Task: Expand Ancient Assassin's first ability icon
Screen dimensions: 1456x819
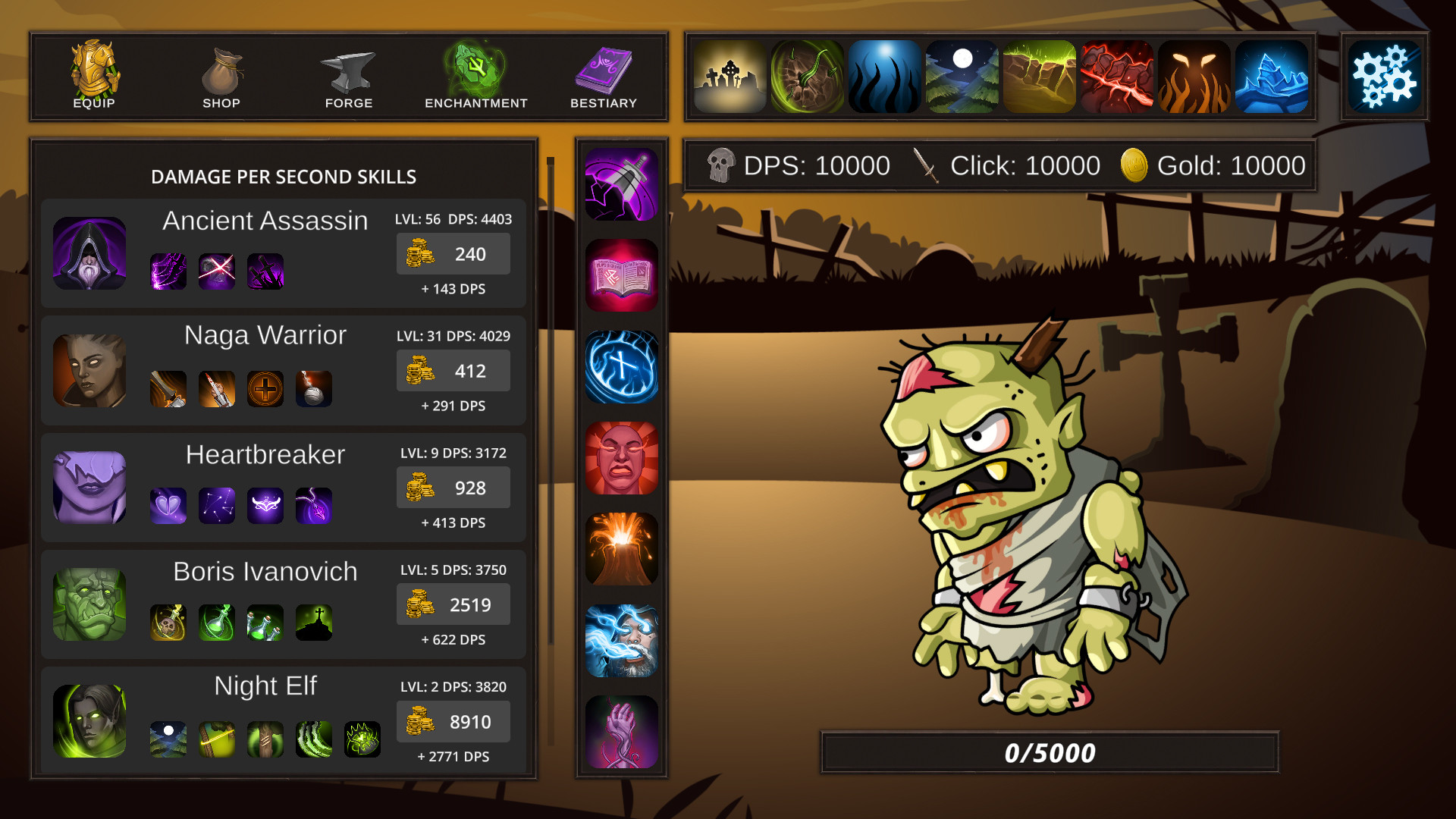Action: coord(168,271)
